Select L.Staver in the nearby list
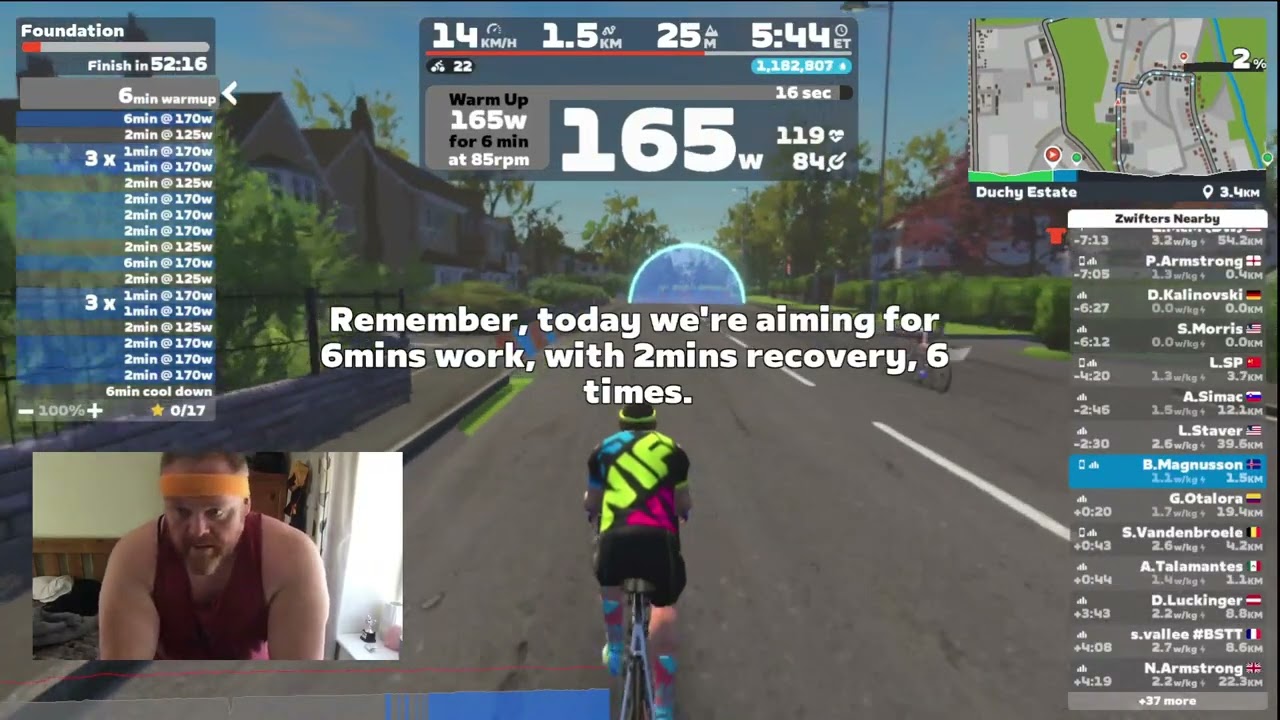This screenshot has height=720, width=1280. 1167,437
